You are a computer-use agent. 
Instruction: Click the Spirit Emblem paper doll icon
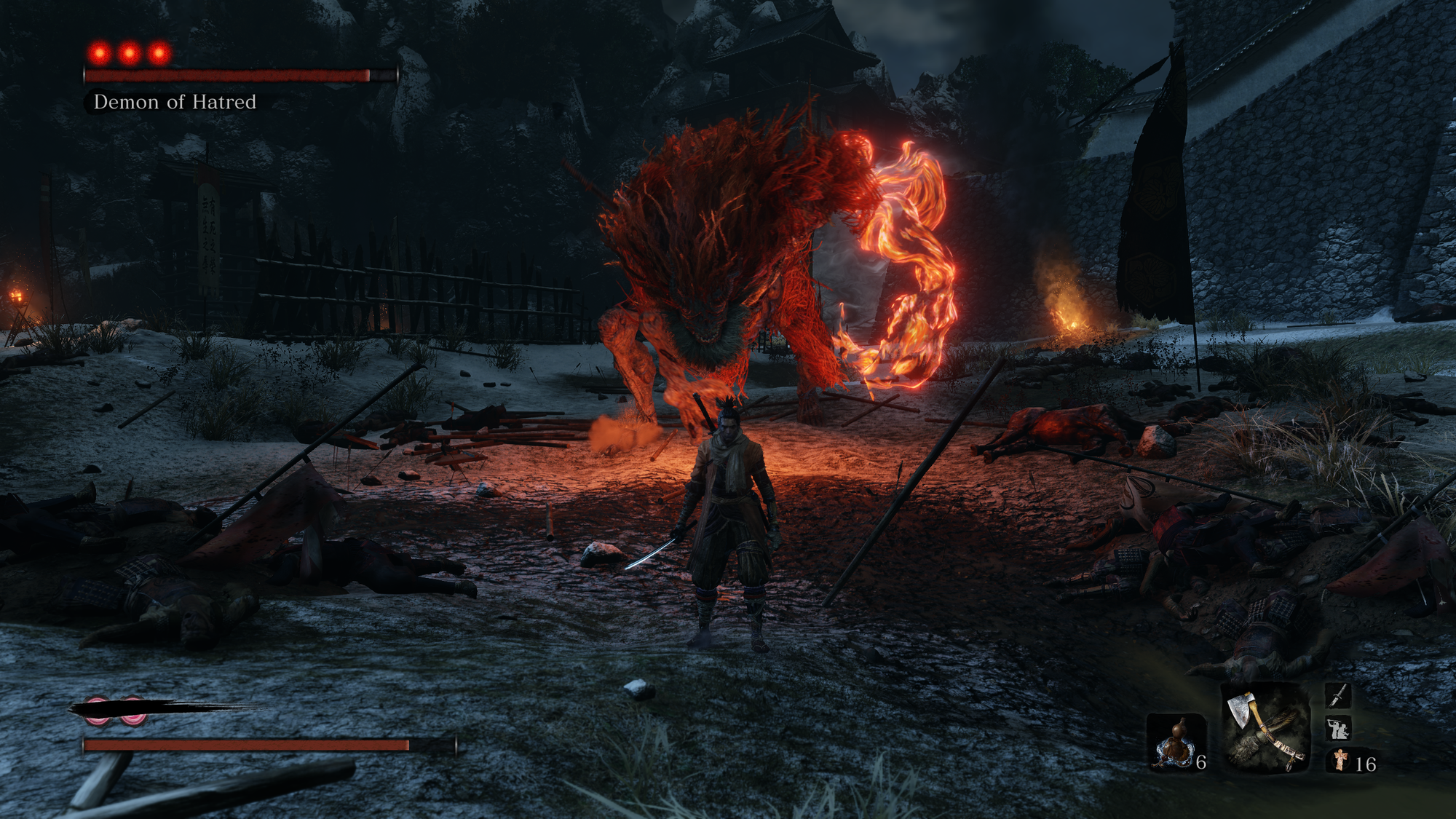tap(1340, 761)
